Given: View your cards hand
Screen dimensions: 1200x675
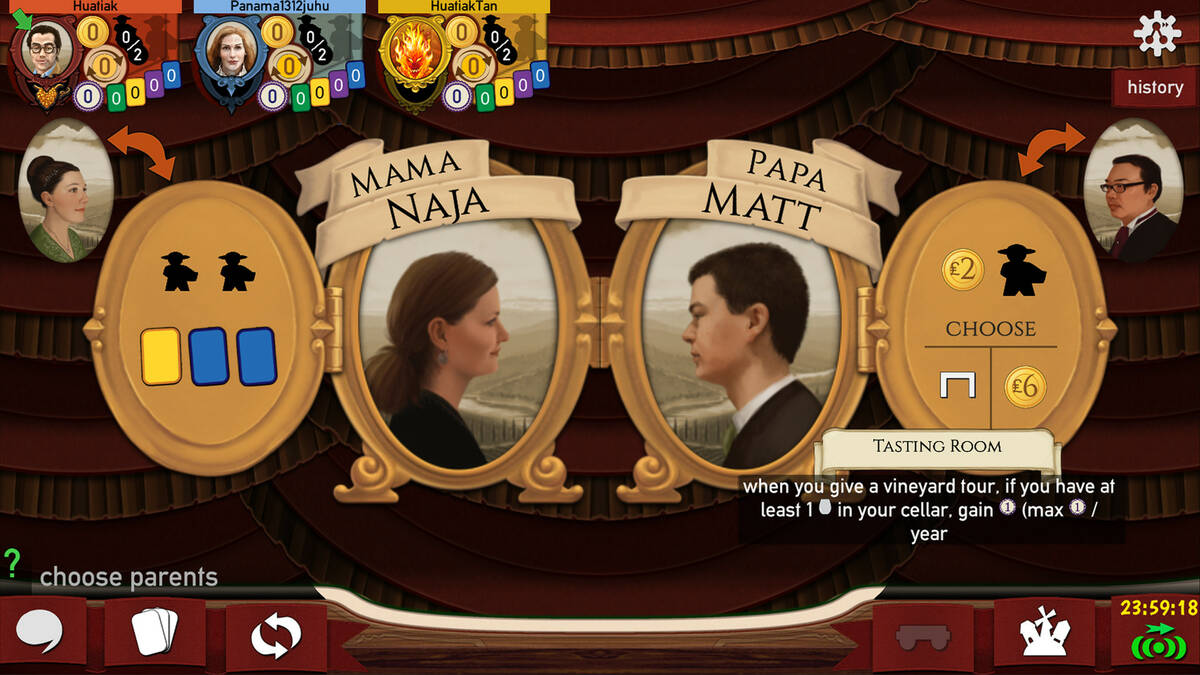Looking at the screenshot, I should click(155, 632).
